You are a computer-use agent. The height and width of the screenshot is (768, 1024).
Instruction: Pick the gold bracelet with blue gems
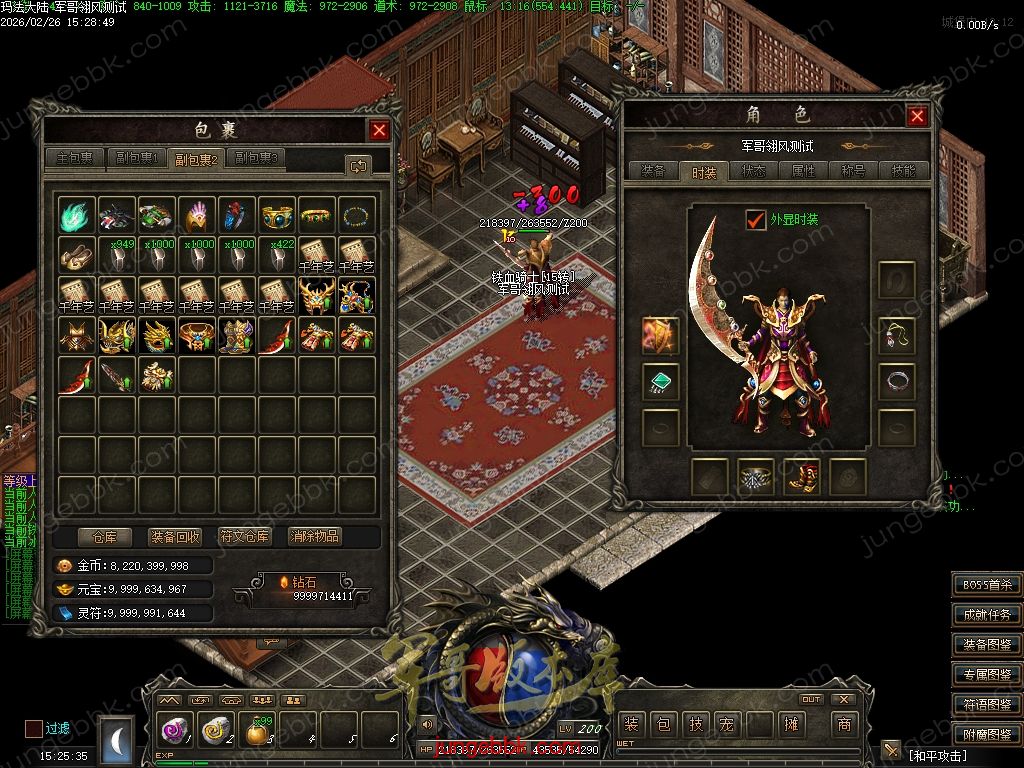(277, 214)
